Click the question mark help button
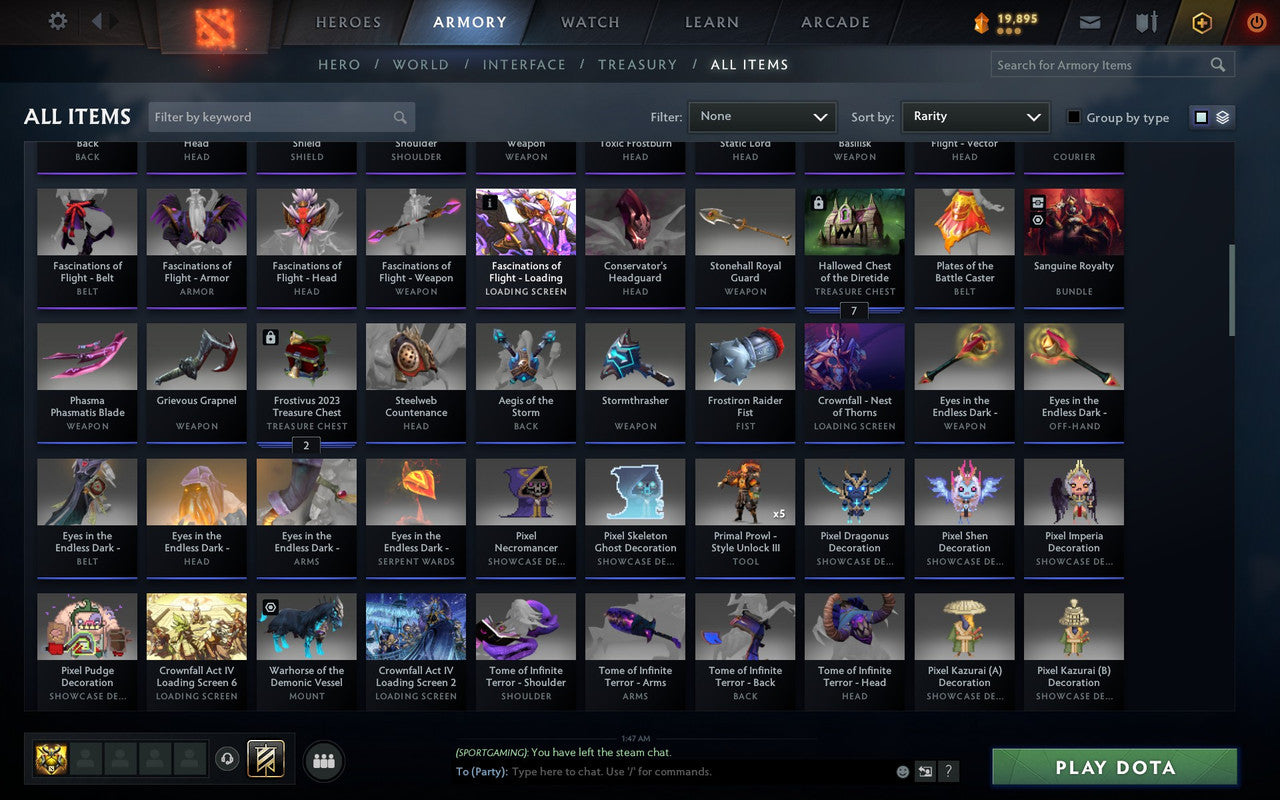Viewport: 1280px width, 800px height. coord(948,771)
